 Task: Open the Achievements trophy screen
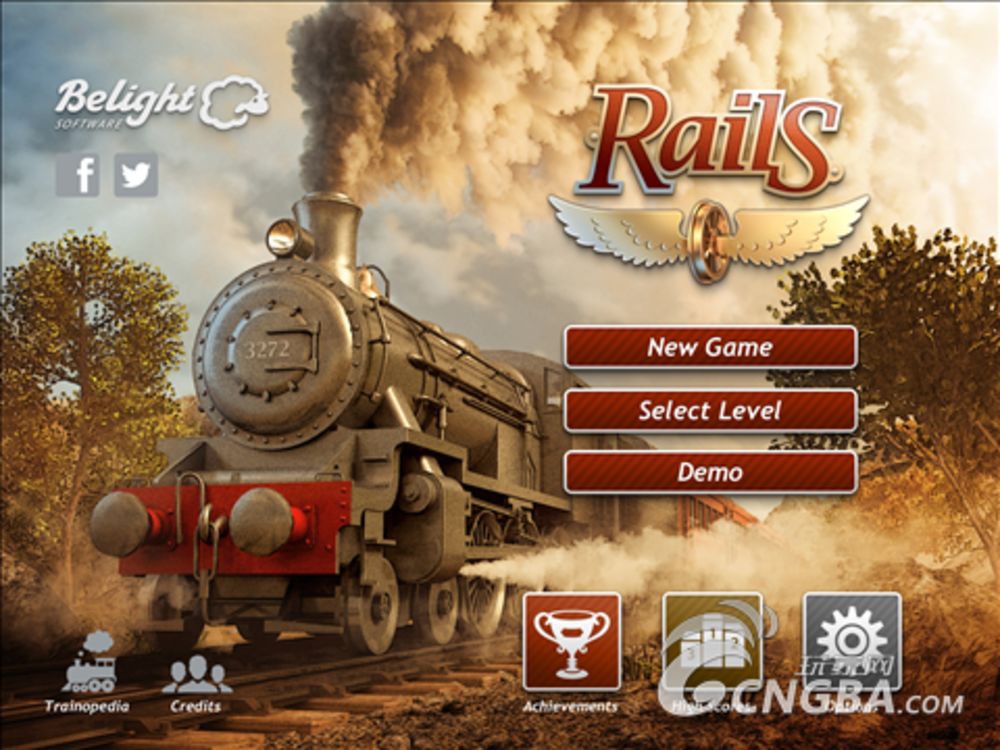pos(571,642)
